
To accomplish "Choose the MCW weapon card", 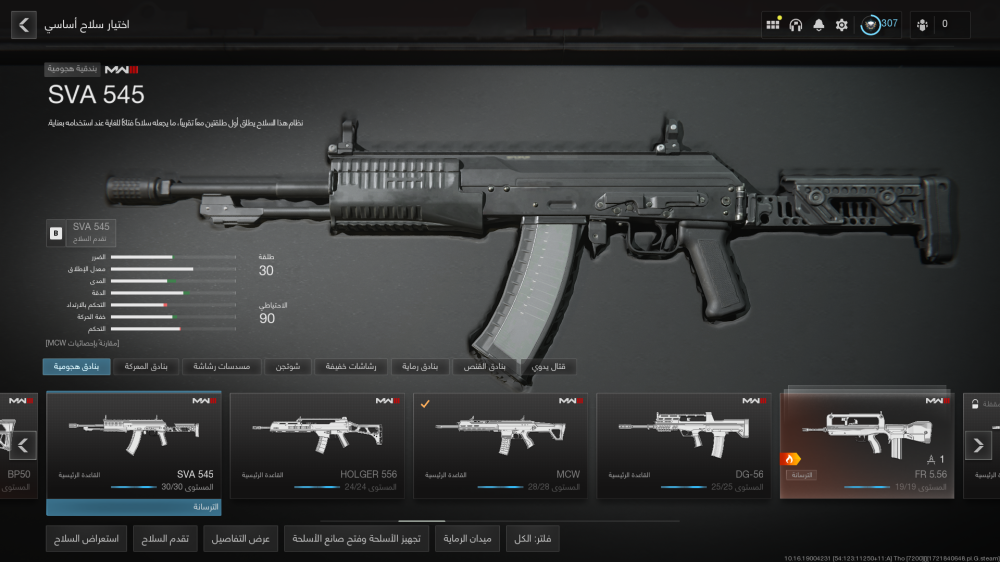I will (x=500, y=443).
